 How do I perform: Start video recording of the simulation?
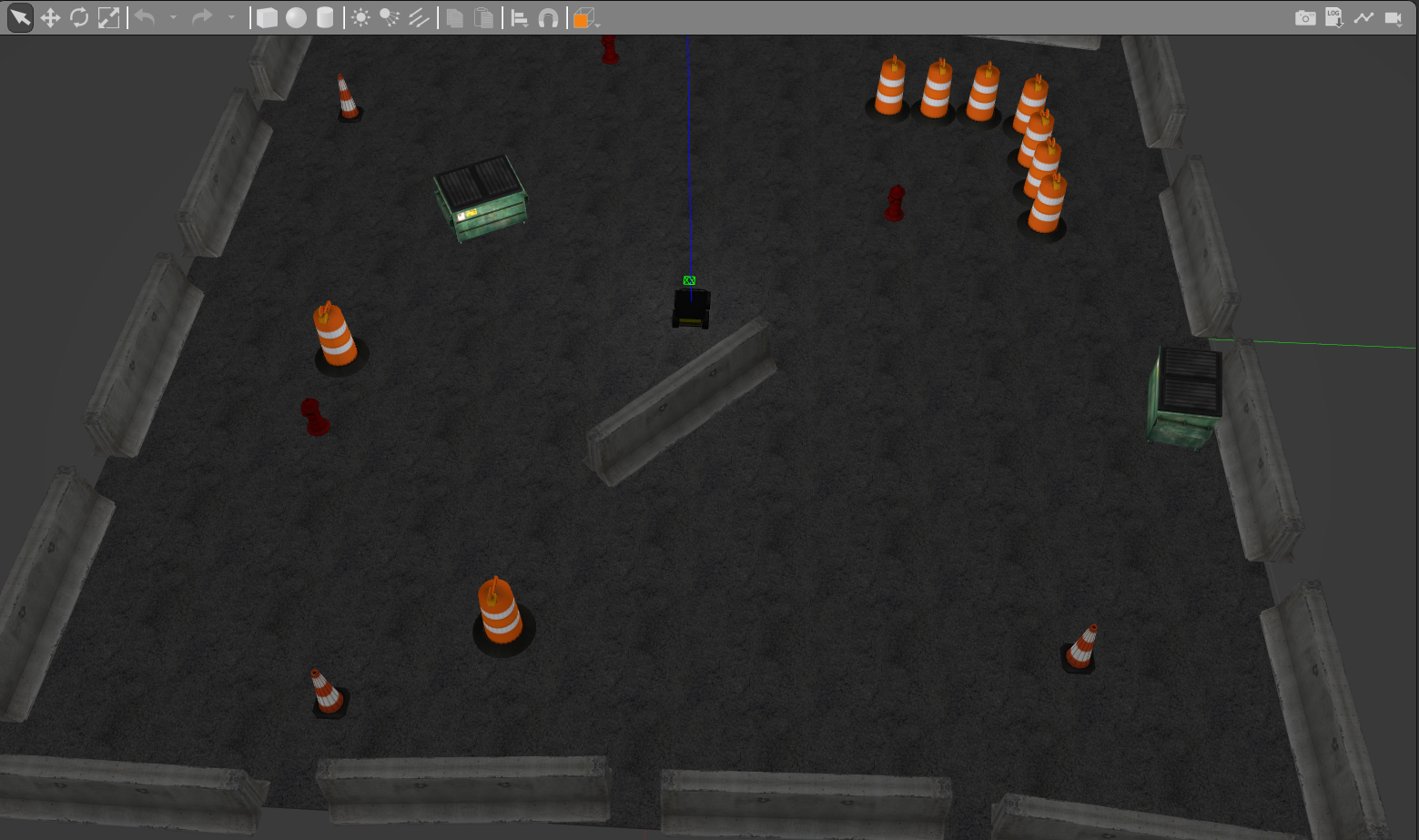click(x=1394, y=17)
